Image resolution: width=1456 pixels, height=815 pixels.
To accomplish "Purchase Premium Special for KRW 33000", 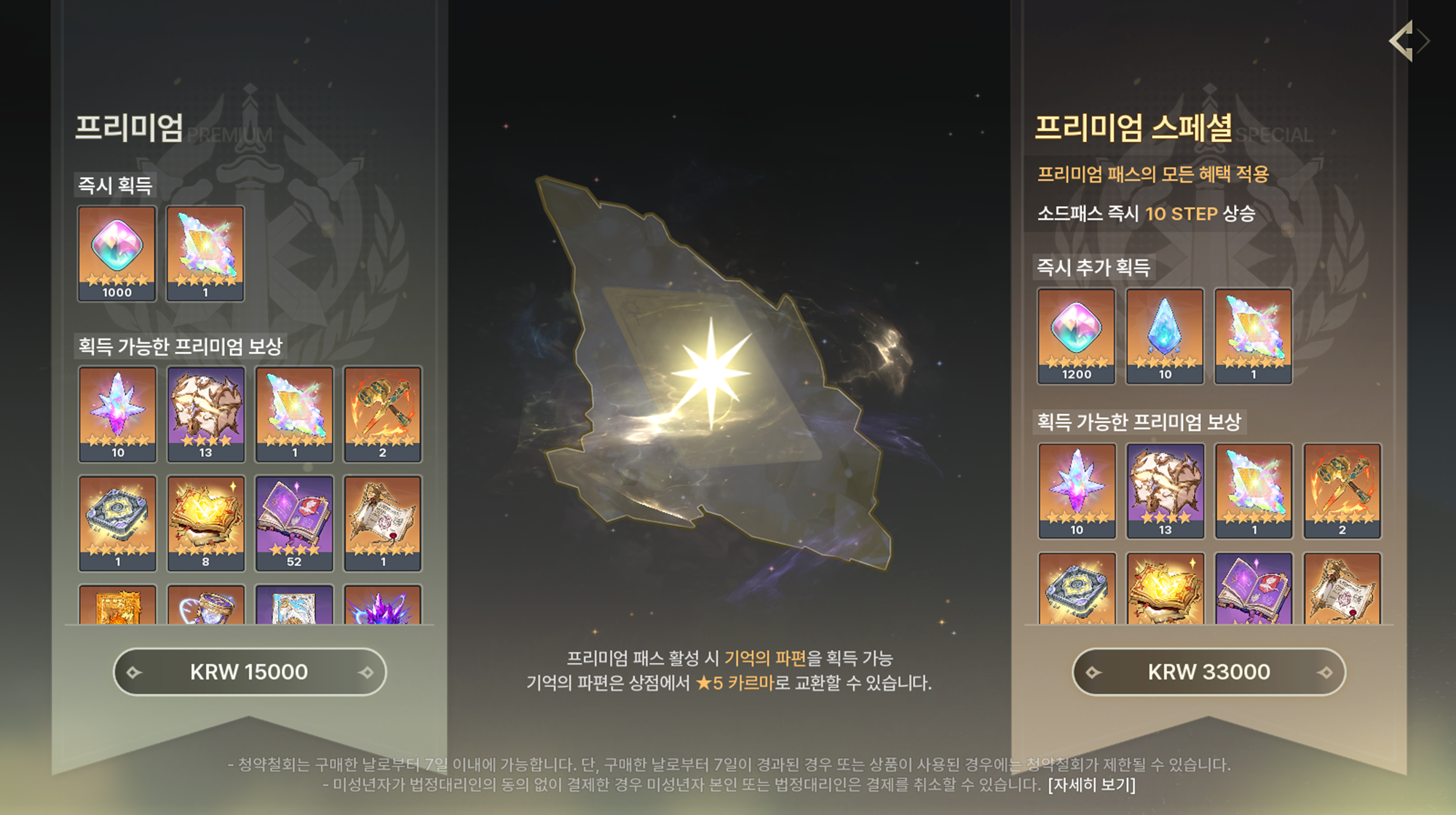I will [1208, 672].
